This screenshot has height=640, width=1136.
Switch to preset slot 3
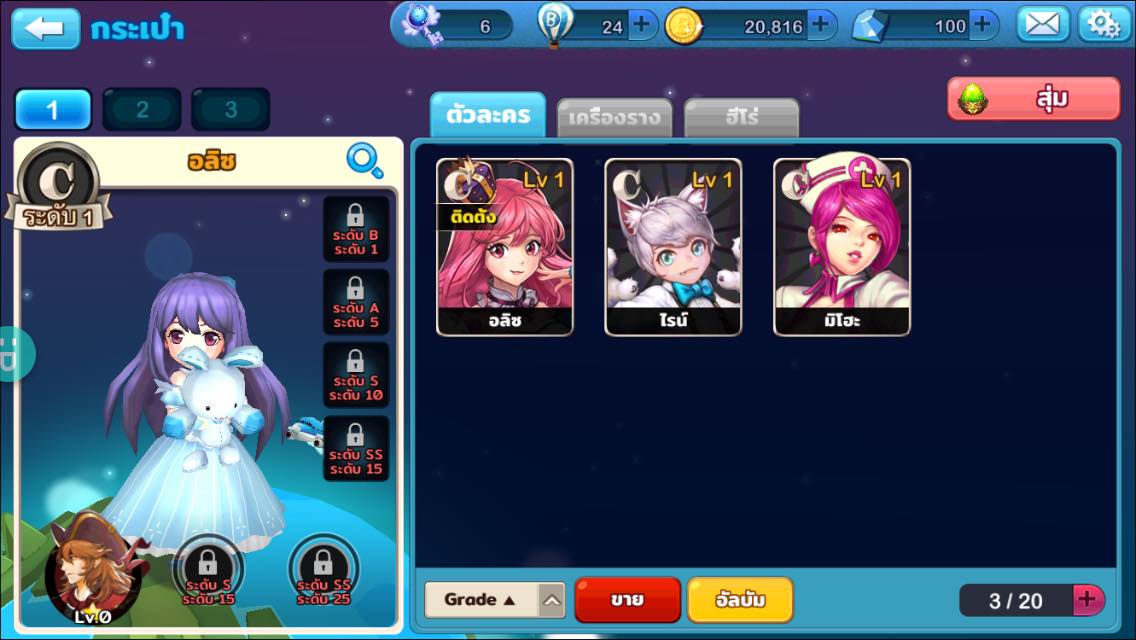[x=231, y=110]
